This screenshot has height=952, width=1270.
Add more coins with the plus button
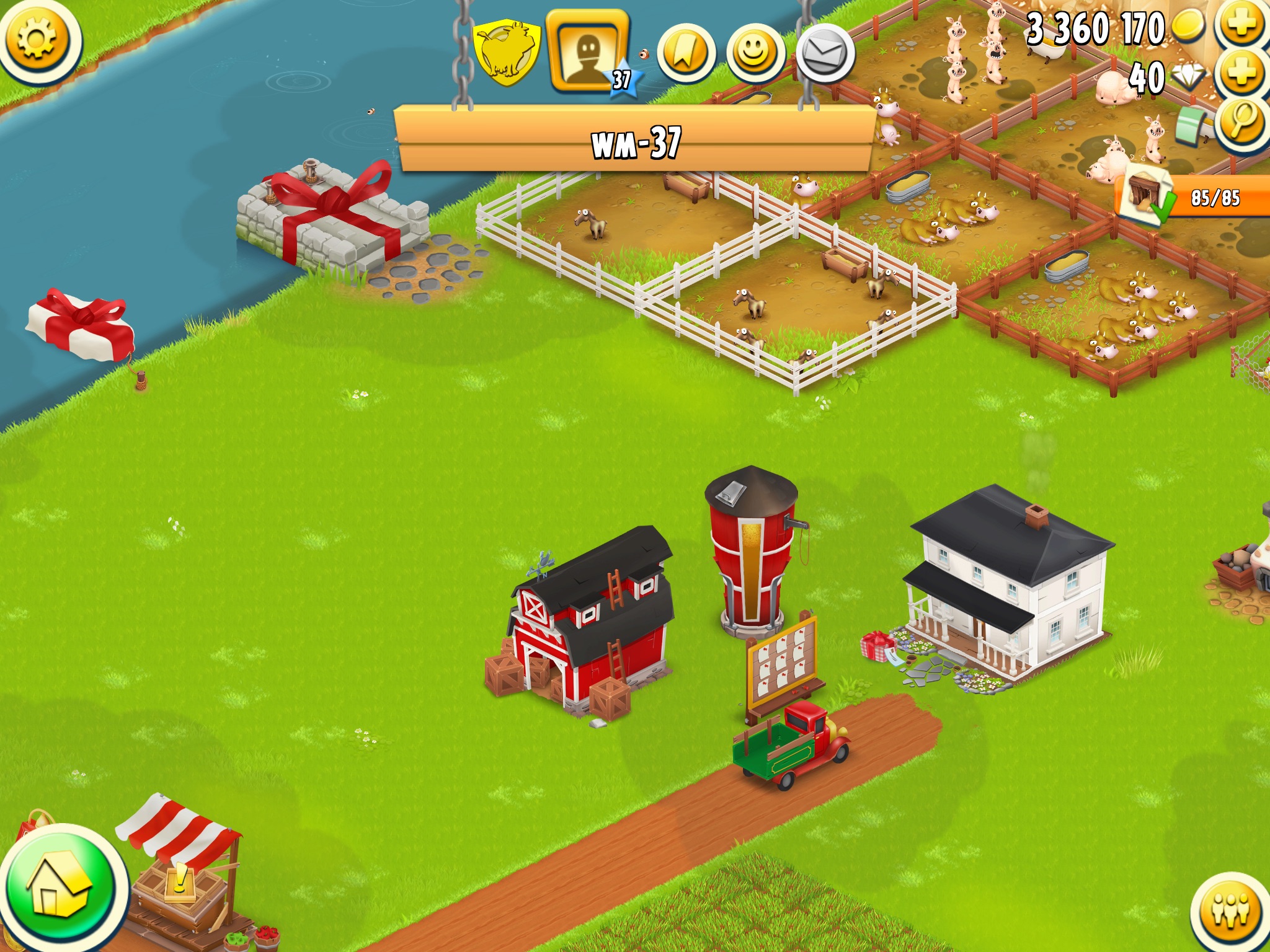click(x=1242, y=25)
